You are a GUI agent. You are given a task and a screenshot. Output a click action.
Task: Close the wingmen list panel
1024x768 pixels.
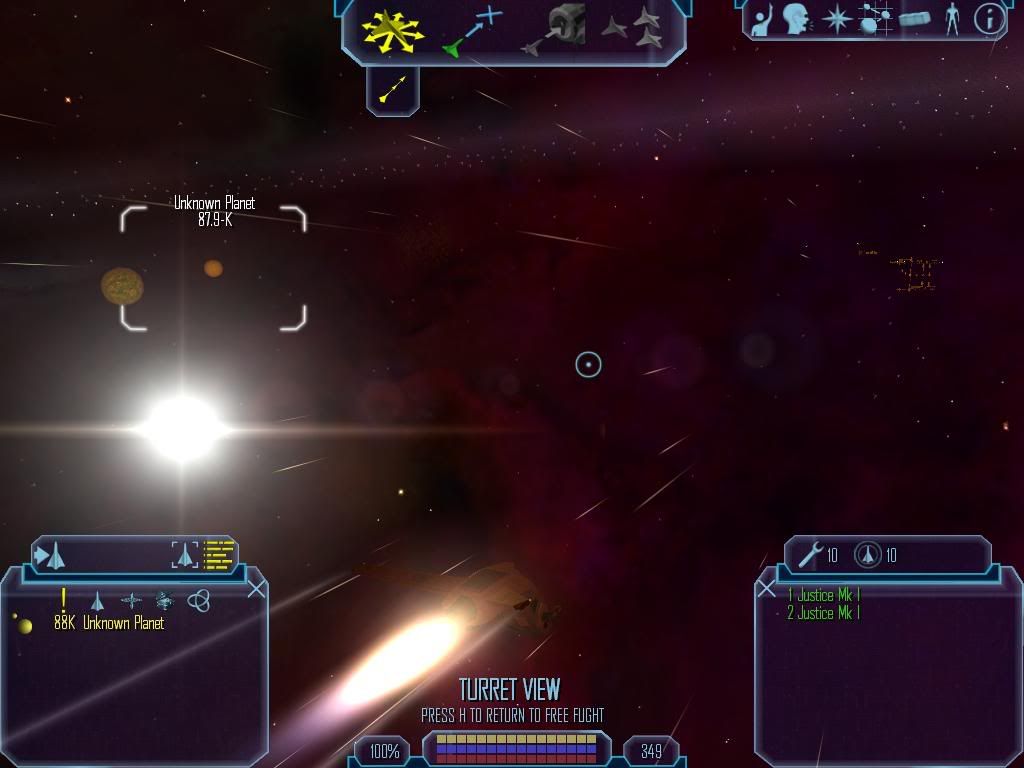[767, 589]
